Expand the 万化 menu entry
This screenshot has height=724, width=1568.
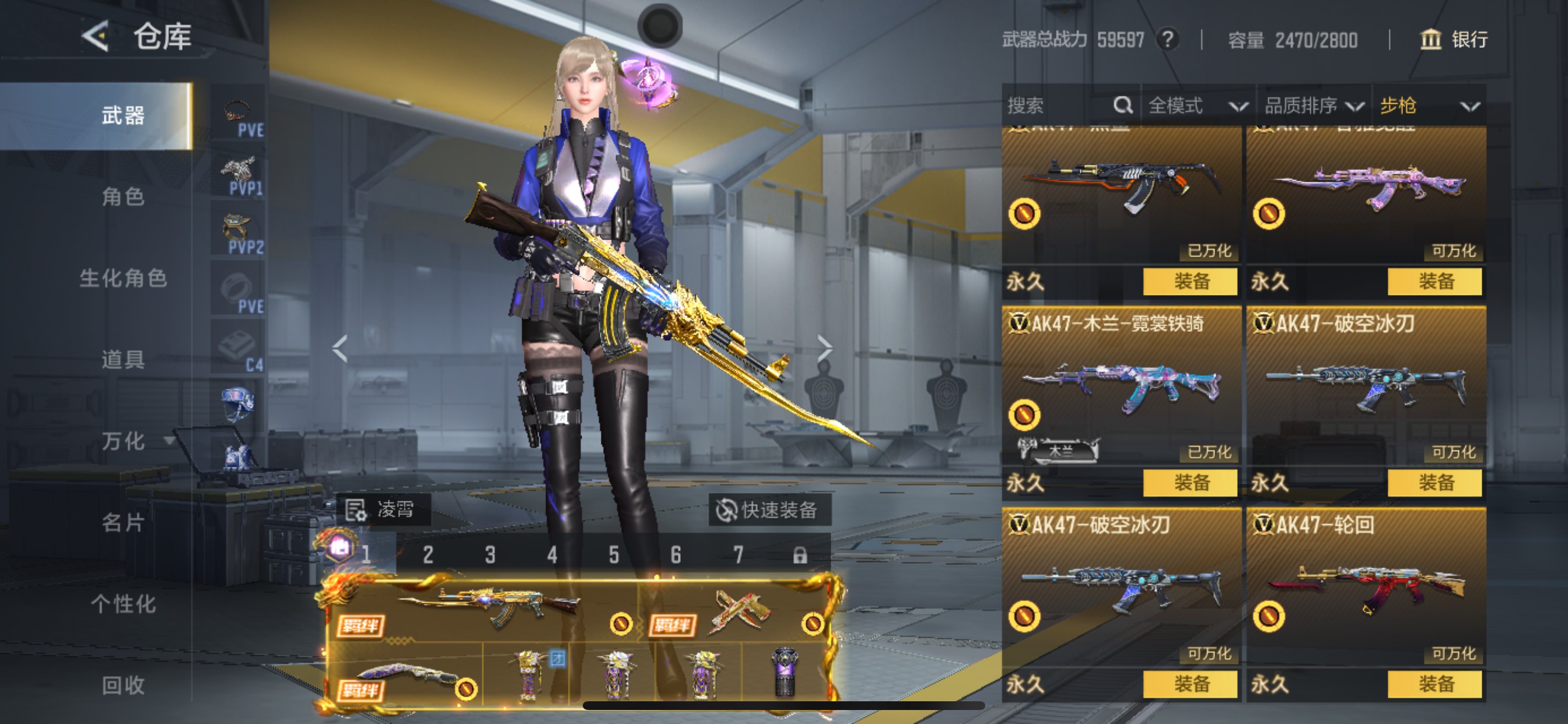point(124,441)
